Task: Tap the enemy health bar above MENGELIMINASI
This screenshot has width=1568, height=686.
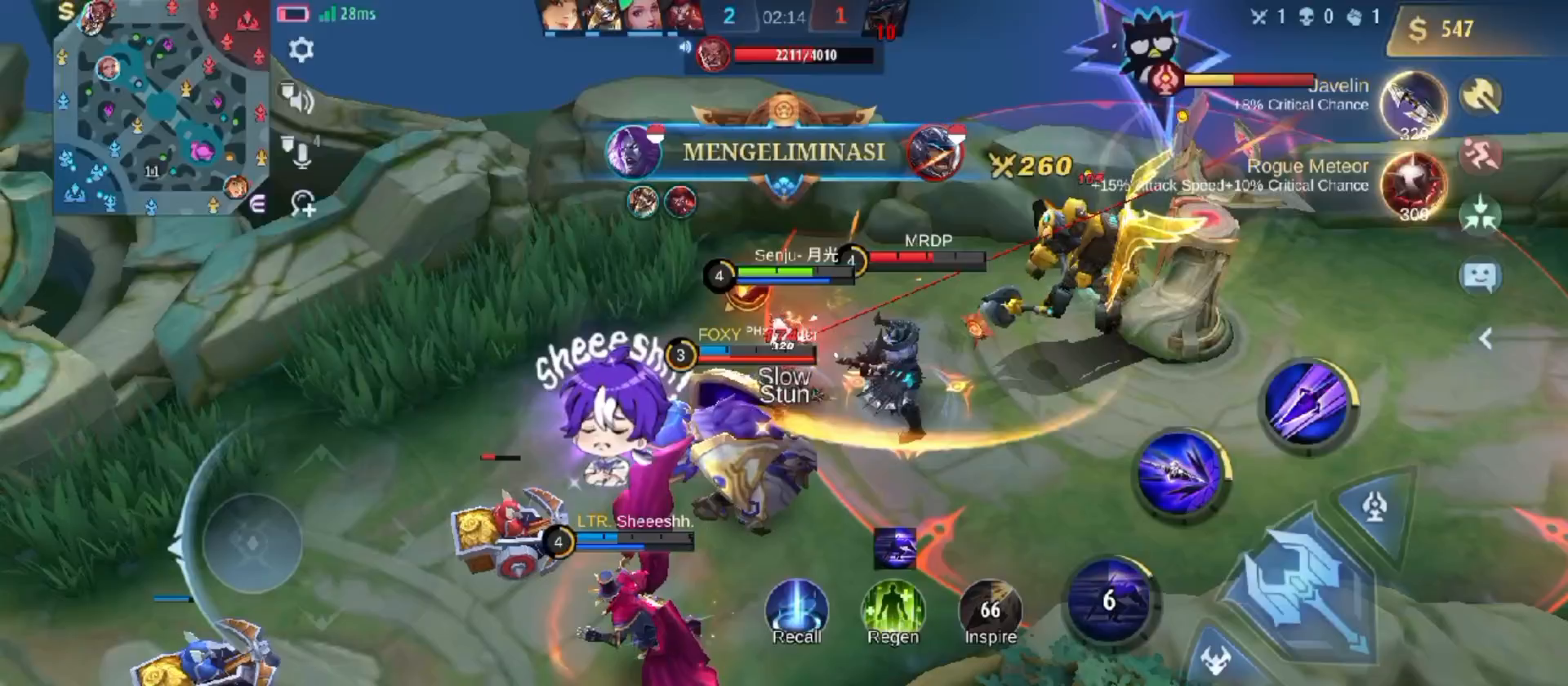Action: [804, 57]
